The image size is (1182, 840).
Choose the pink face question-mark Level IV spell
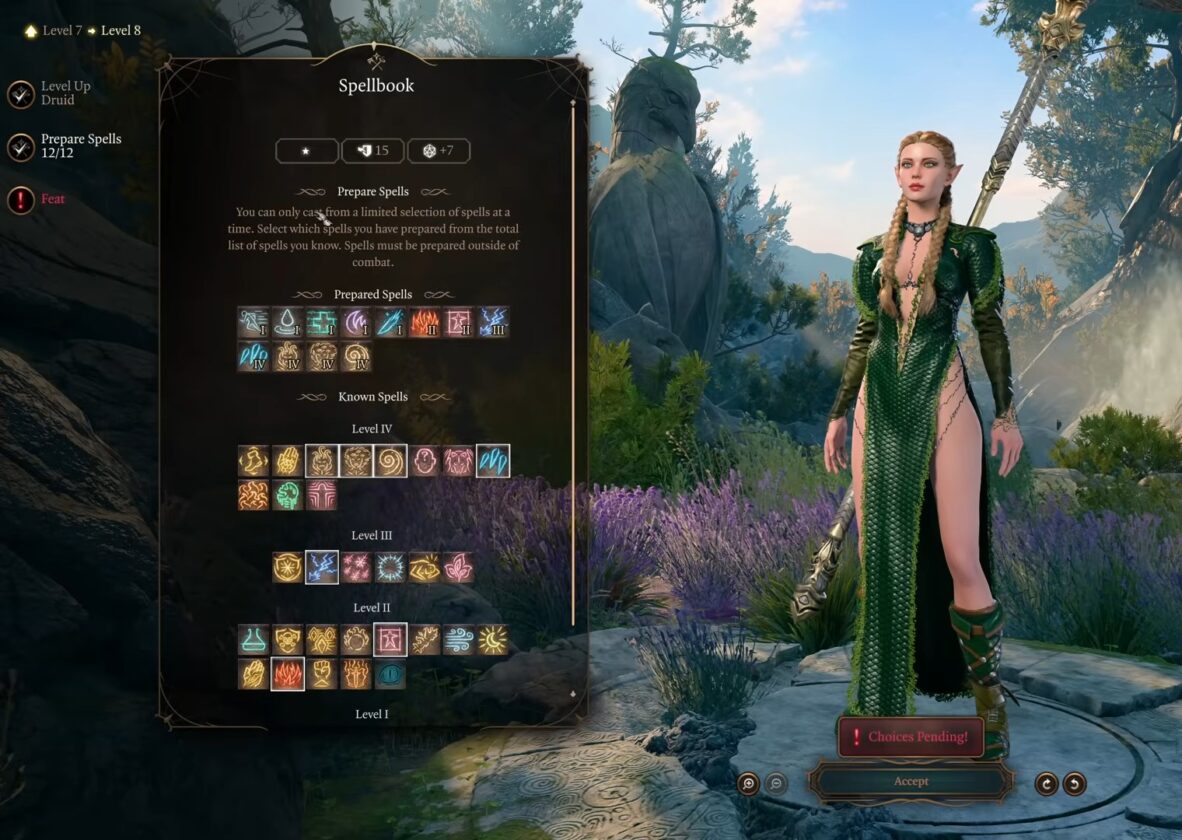[425, 461]
